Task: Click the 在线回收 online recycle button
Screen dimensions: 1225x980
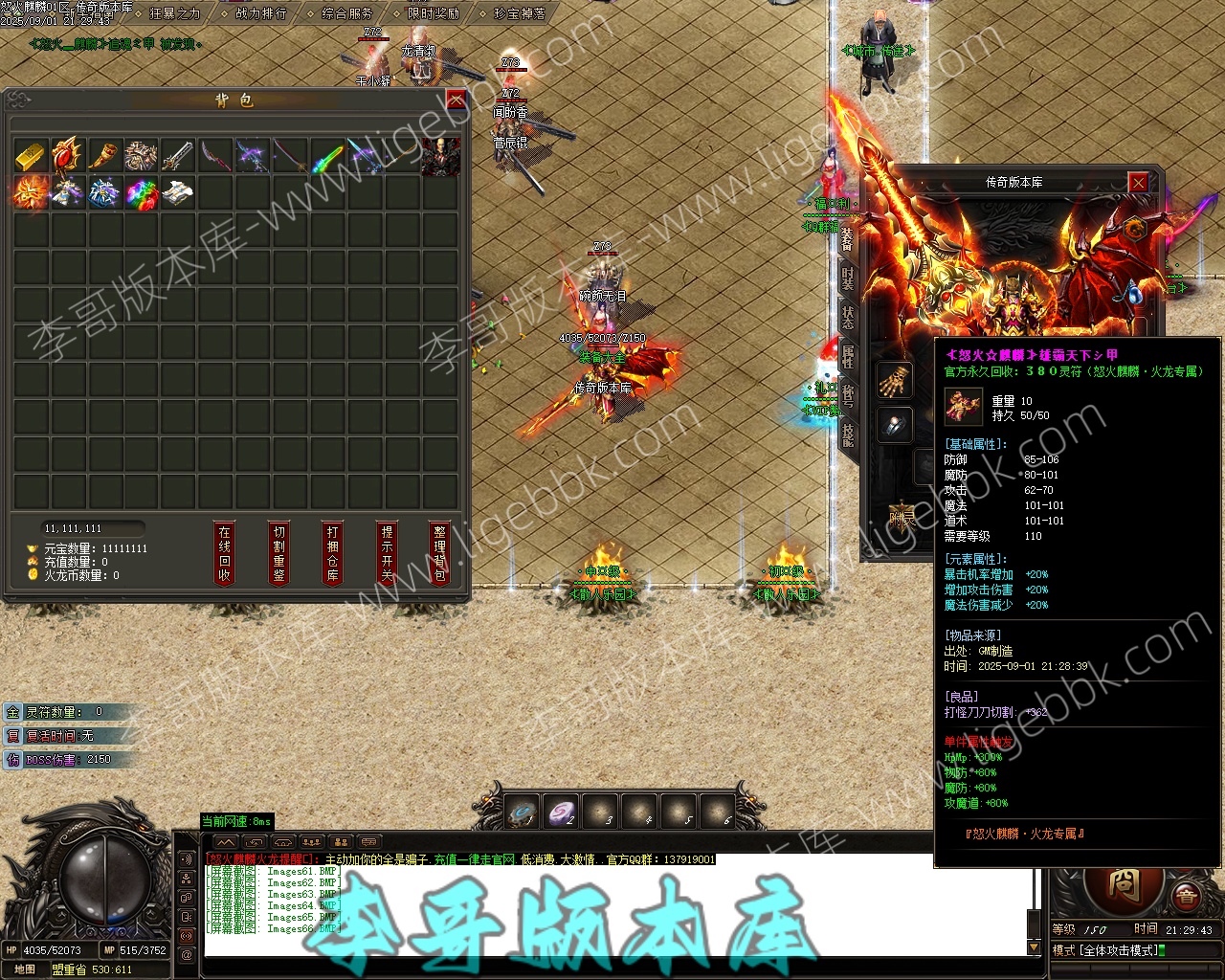Action: click(x=224, y=553)
